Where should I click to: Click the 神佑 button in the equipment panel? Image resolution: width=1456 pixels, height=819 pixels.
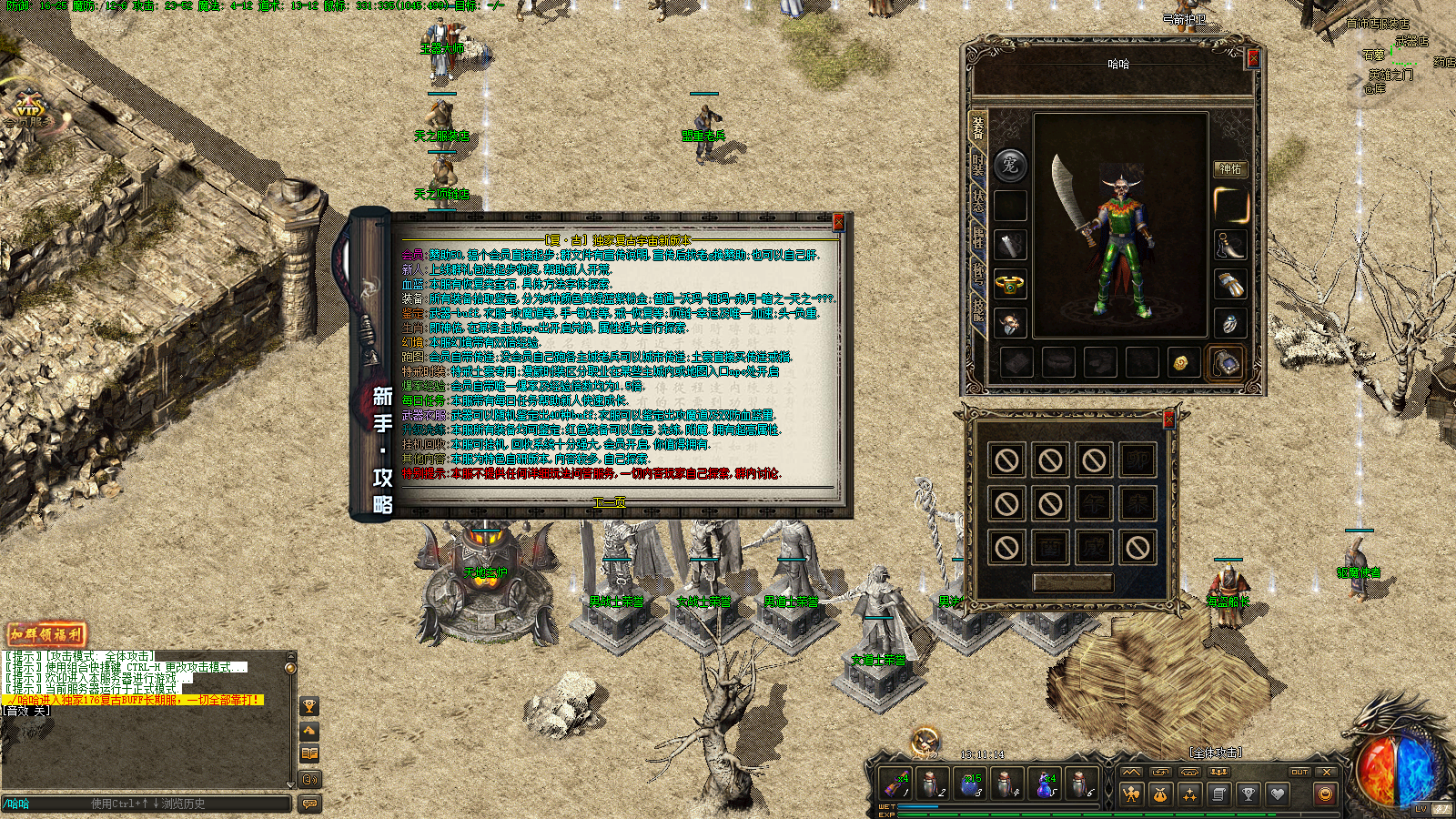point(1230,168)
